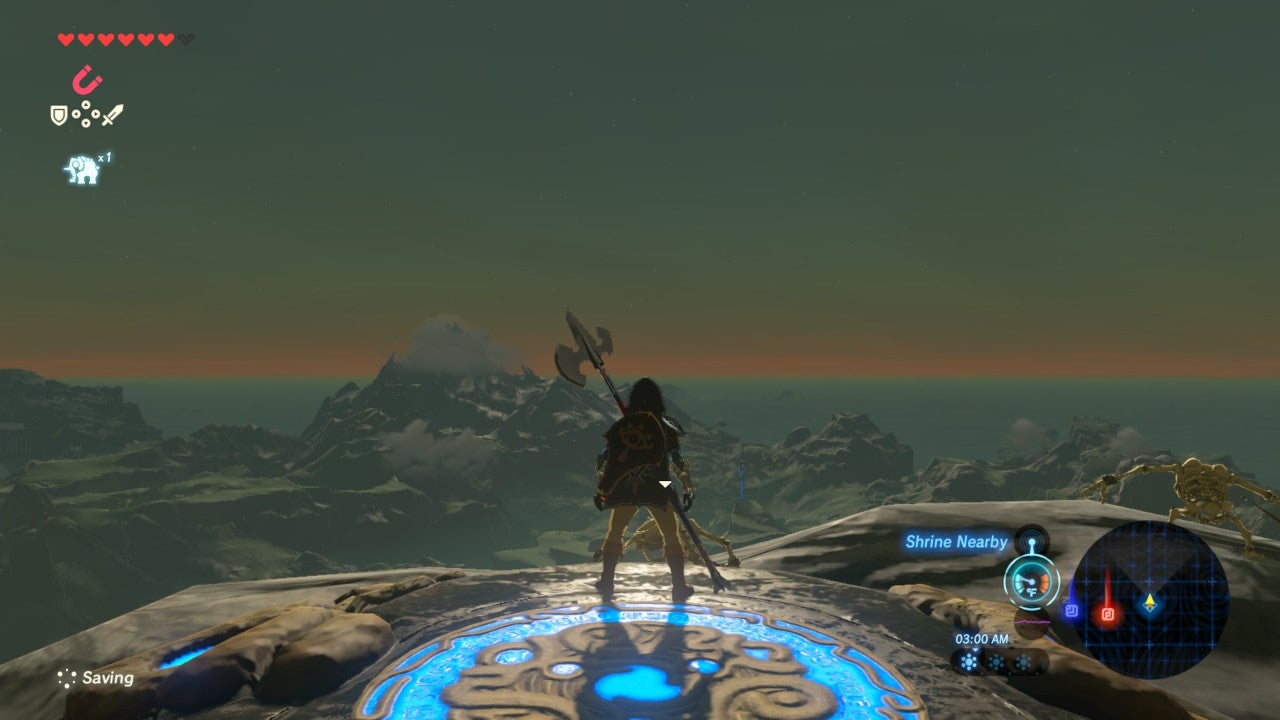Expand the noise meter waveform display
The image size is (1280, 720).
[1030, 621]
